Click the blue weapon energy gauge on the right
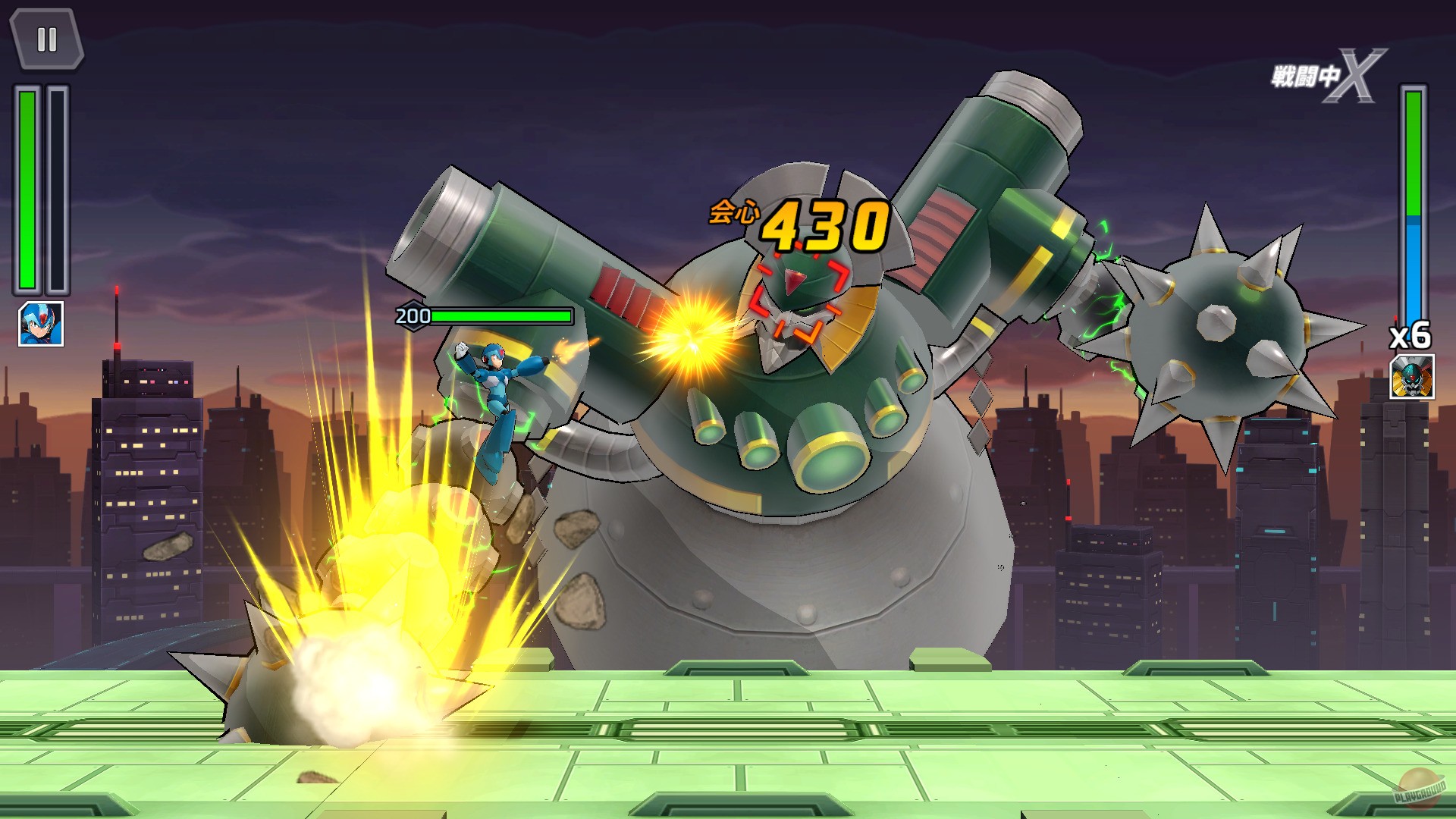 coord(1413,265)
